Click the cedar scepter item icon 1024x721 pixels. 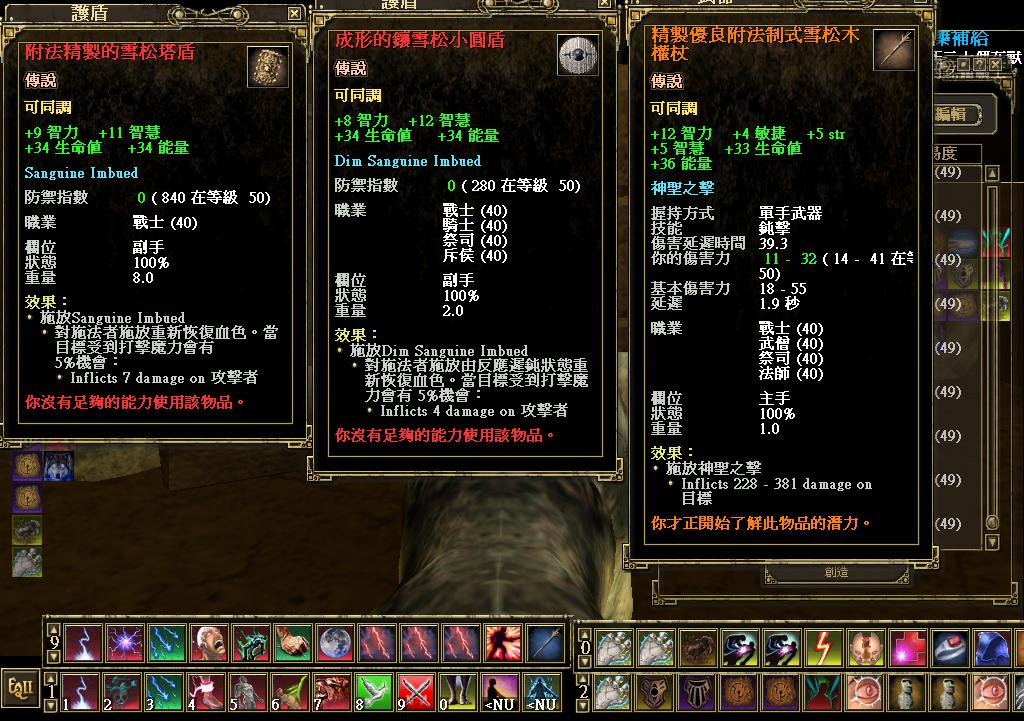(893, 50)
